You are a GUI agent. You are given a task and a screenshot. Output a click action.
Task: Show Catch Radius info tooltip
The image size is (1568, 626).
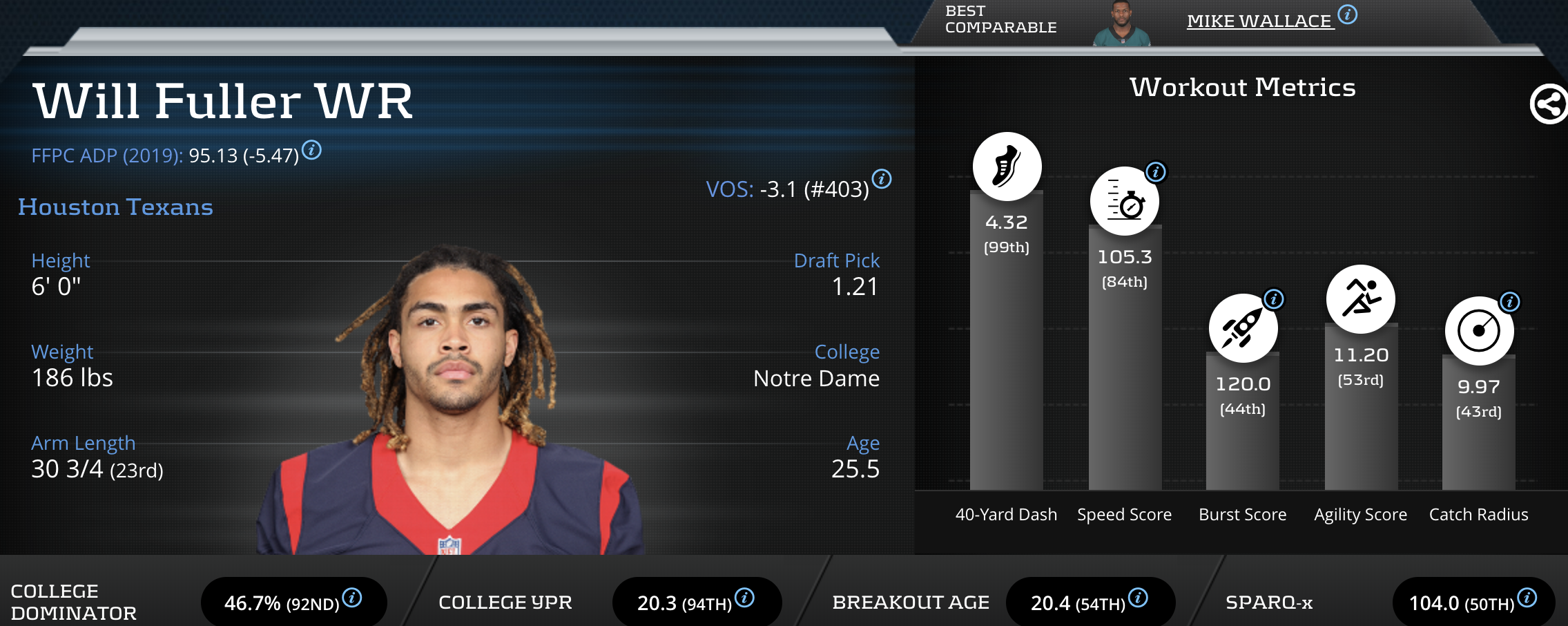[x=1510, y=302]
